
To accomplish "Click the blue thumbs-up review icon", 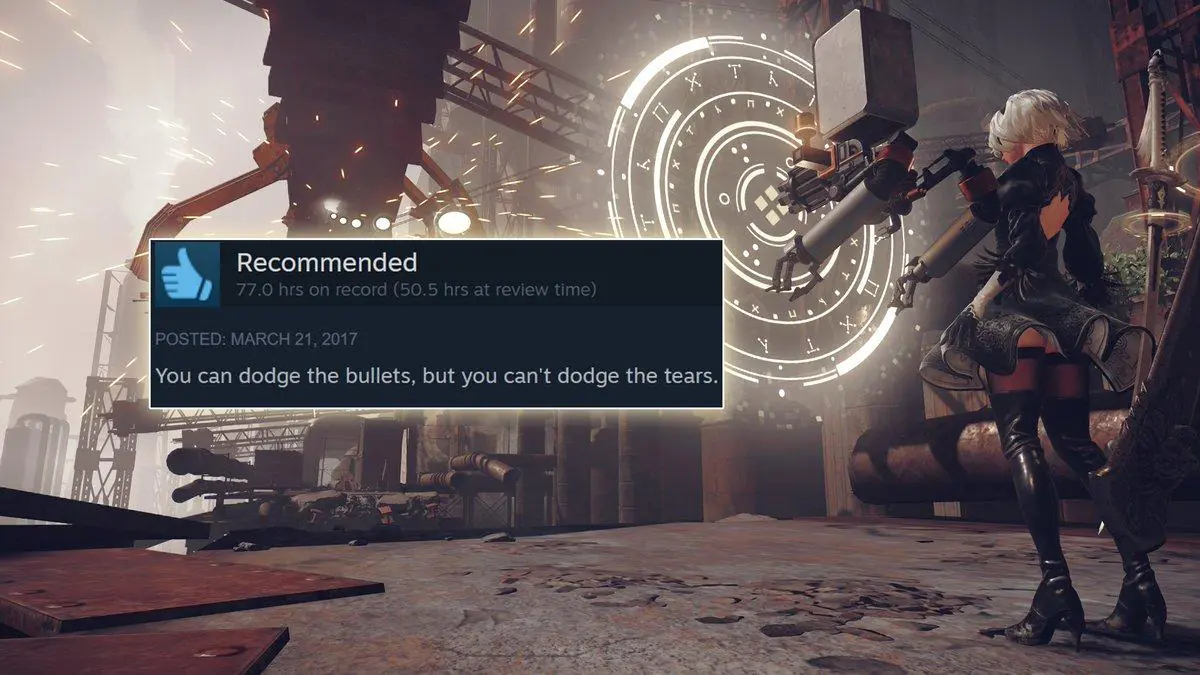I will tap(187, 274).
